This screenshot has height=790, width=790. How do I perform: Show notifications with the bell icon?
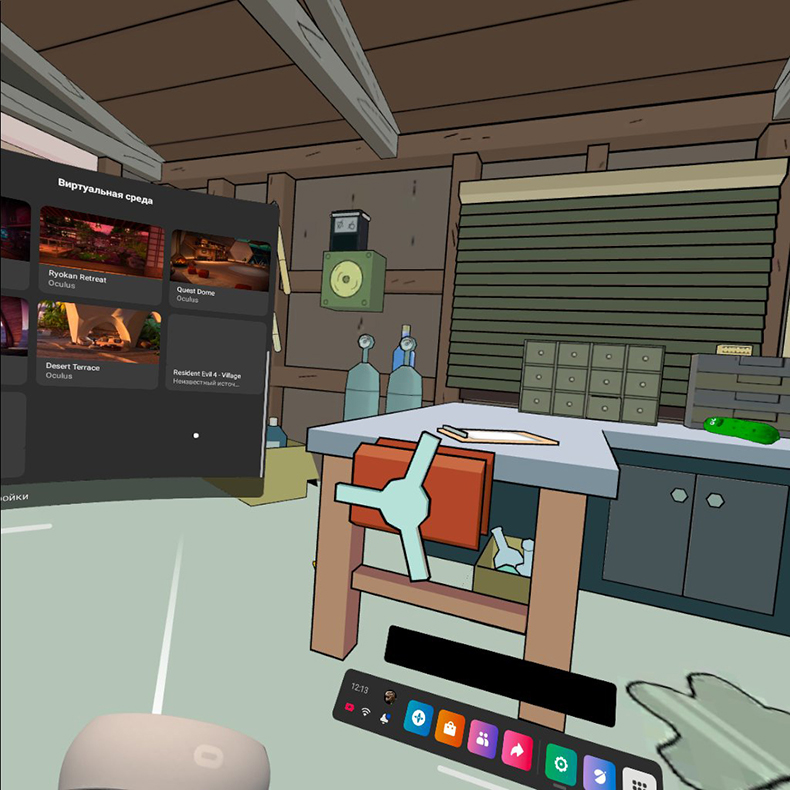384,720
